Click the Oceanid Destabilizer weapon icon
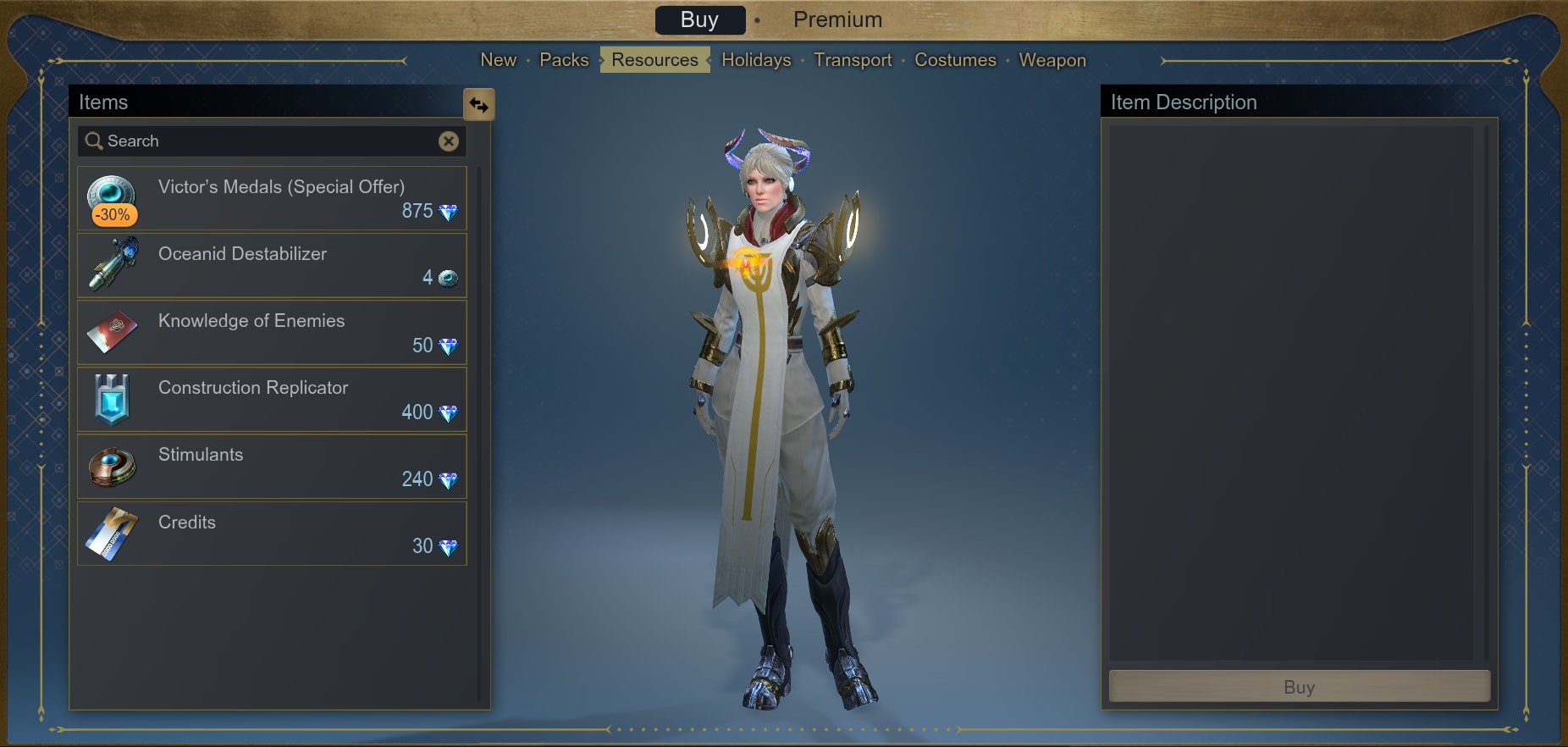This screenshot has width=1568, height=747. coord(113,263)
